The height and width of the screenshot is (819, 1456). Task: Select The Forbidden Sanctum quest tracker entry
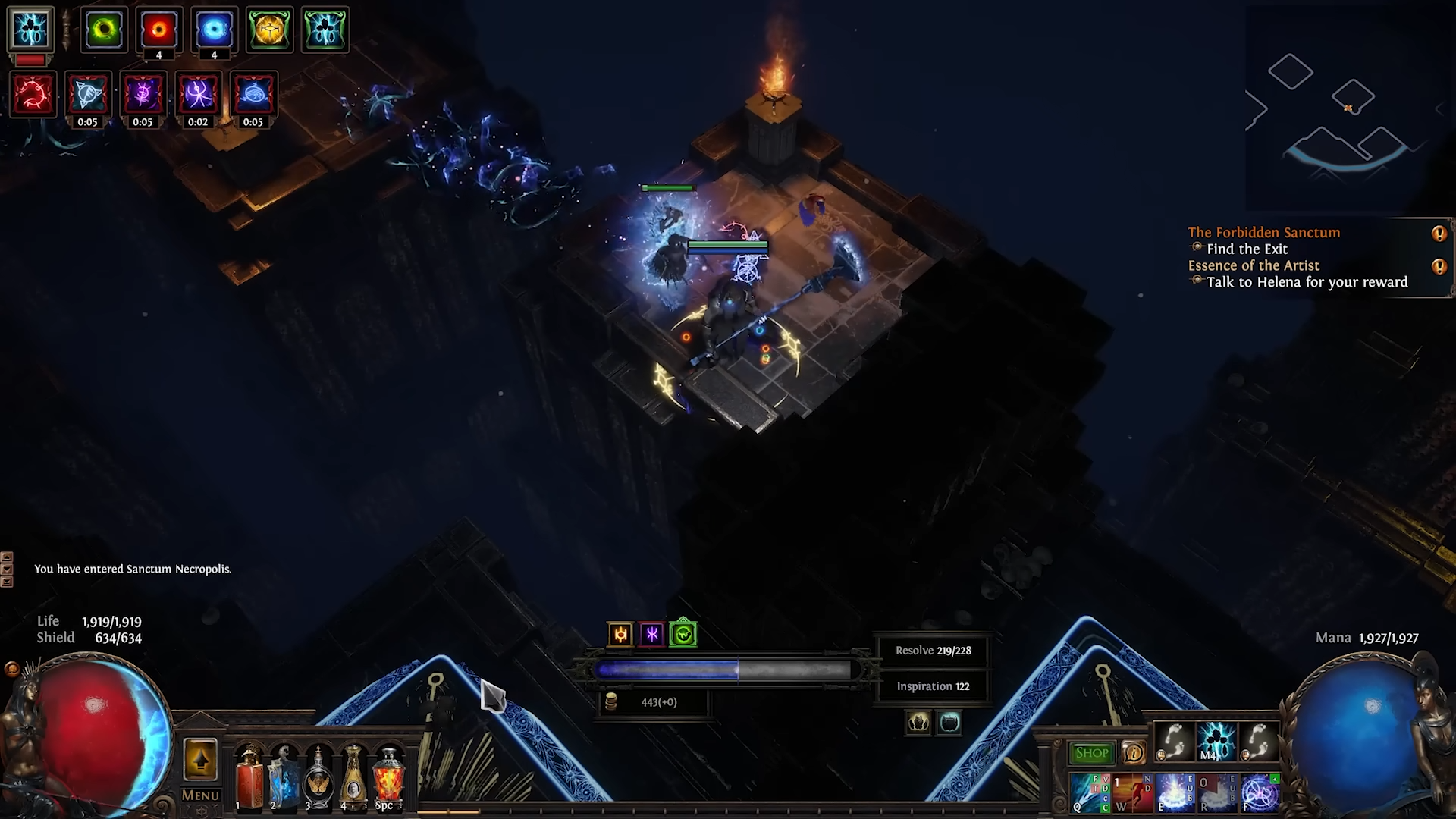[1263, 233]
